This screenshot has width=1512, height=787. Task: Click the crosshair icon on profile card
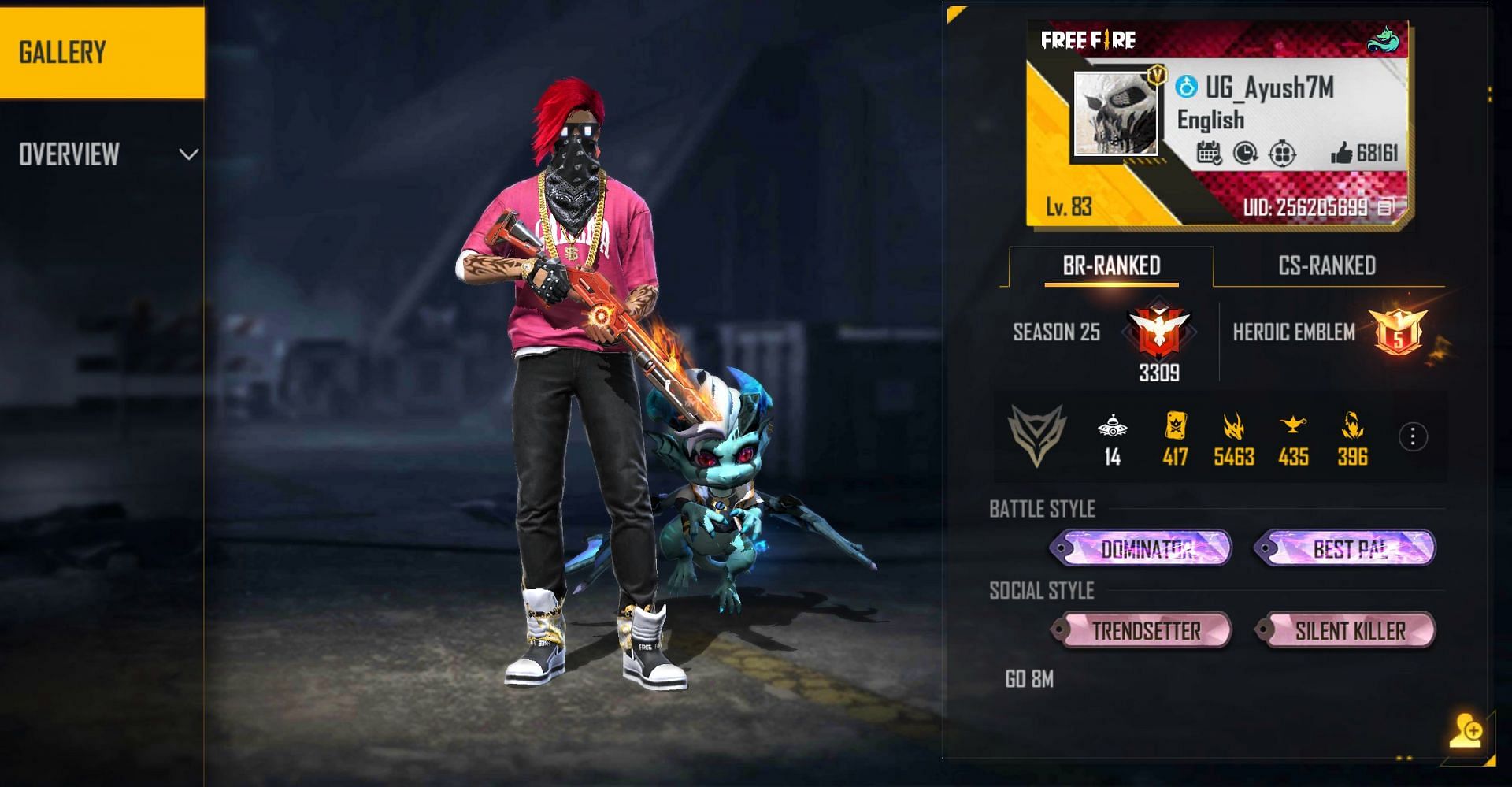tap(1282, 153)
